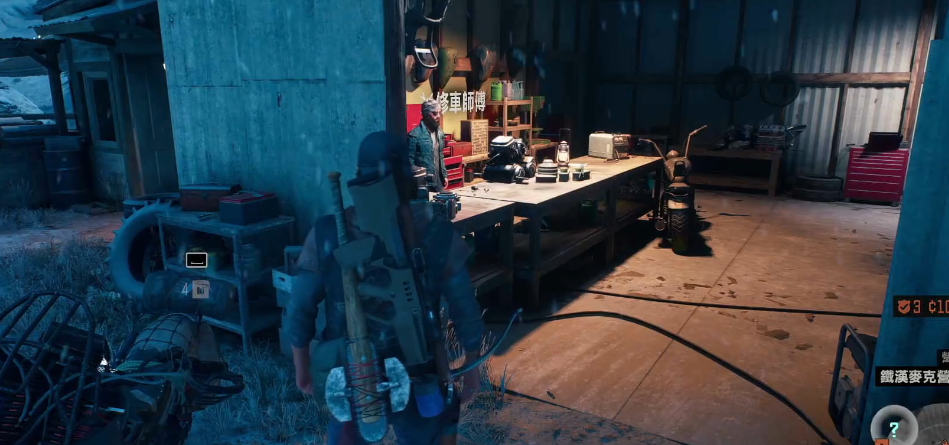Viewport: 949px width, 445px height.
Task: Select the fuel canister icon beside the 4
Action: pyautogui.click(x=200, y=290)
